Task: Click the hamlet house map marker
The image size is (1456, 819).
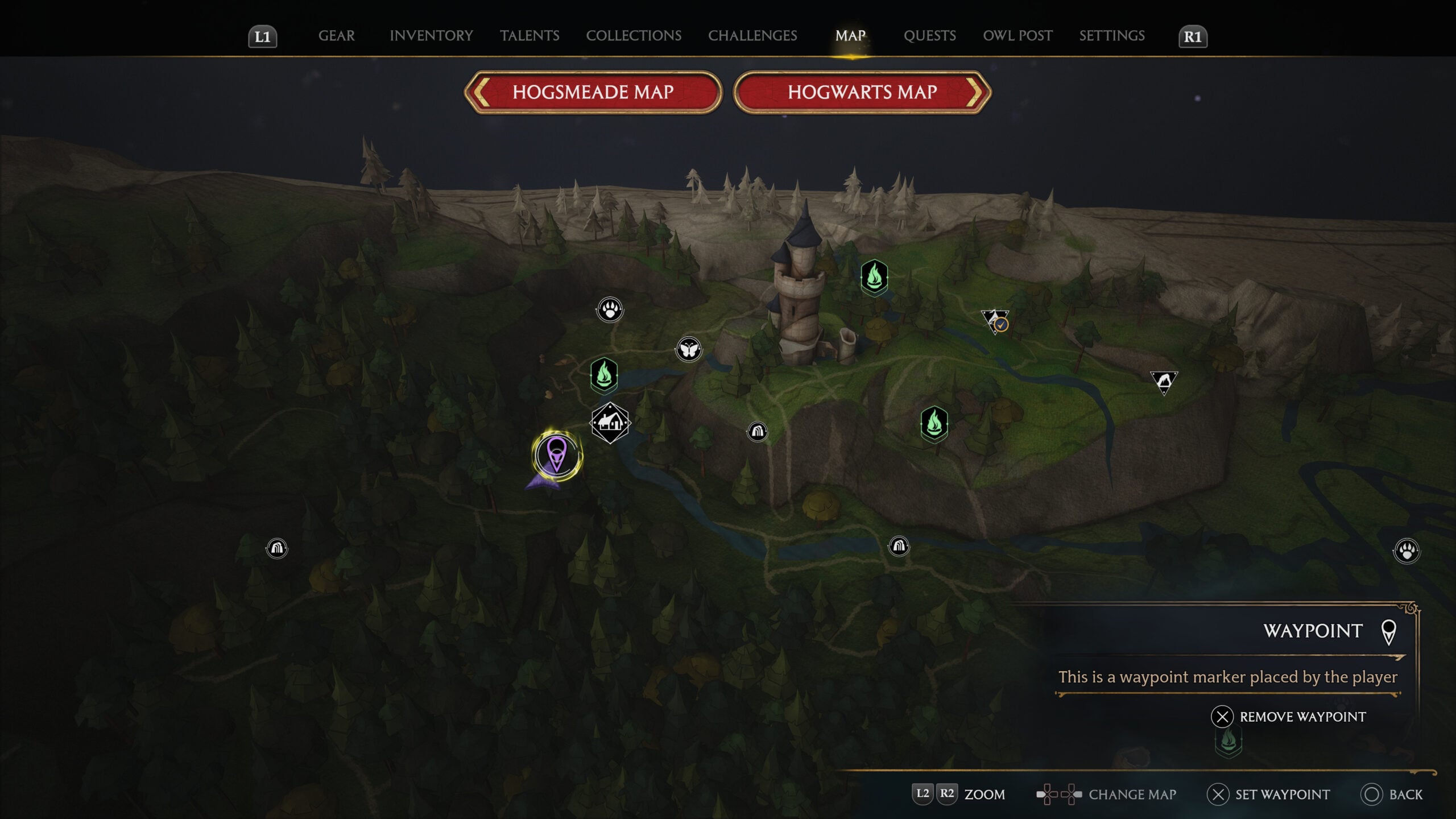Action: pyautogui.click(x=610, y=423)
